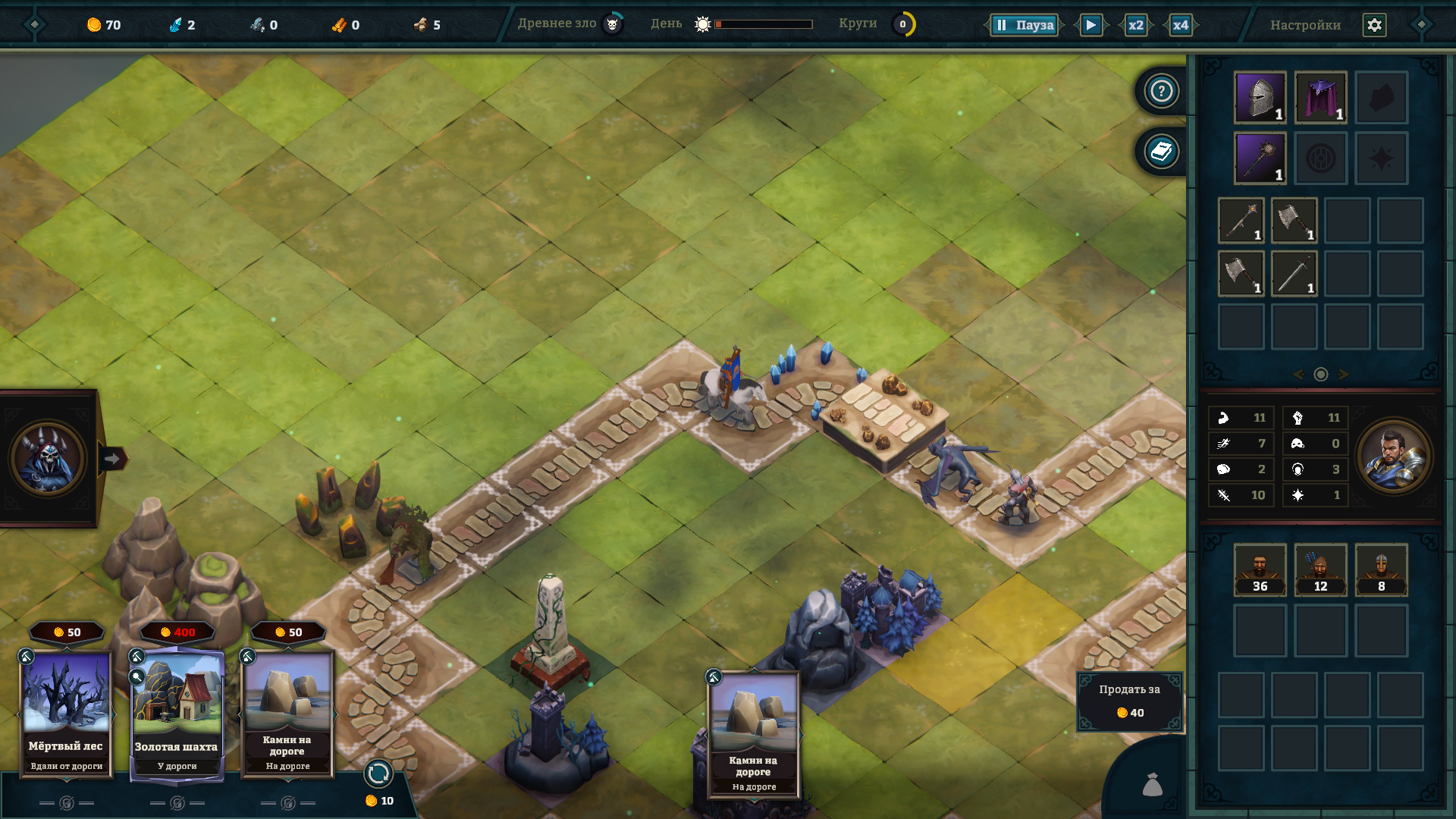The height and width of the screenshot is (819, 1456).
Task: Switch game speed to x2
Action: tap(1135, 25)
